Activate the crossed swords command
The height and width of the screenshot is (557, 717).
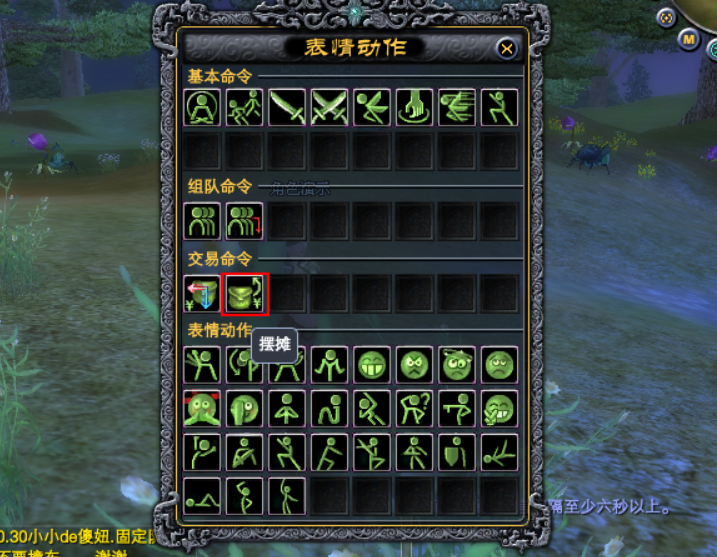[329, 107]
